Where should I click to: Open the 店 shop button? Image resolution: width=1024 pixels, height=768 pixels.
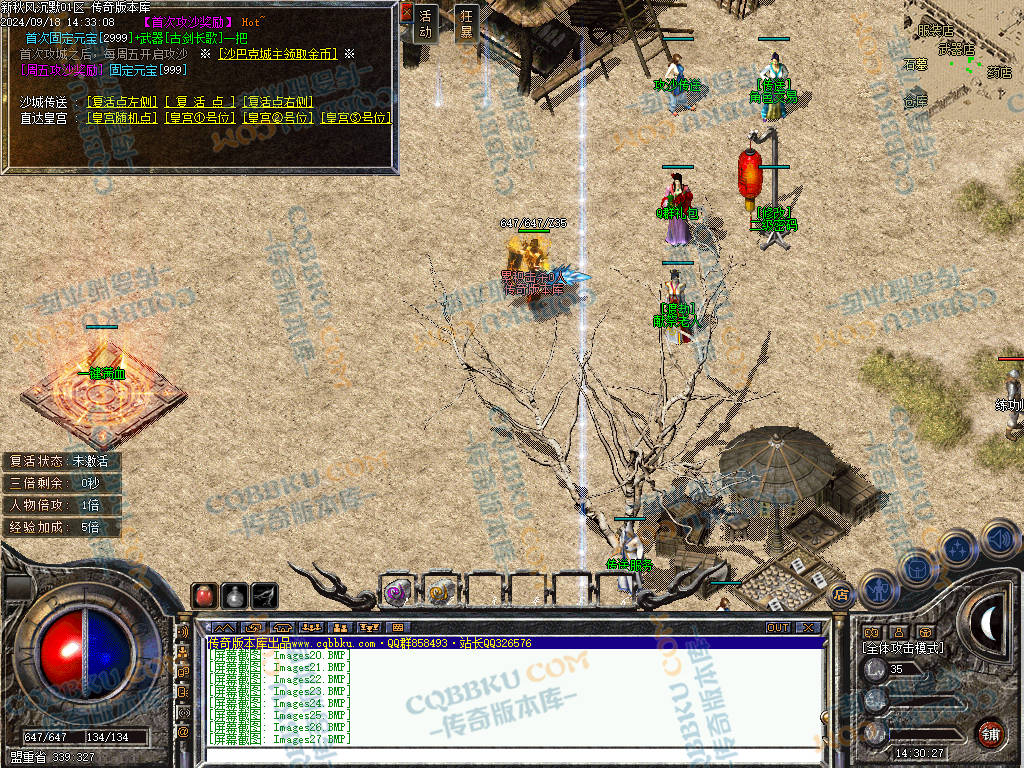[841, 594]
